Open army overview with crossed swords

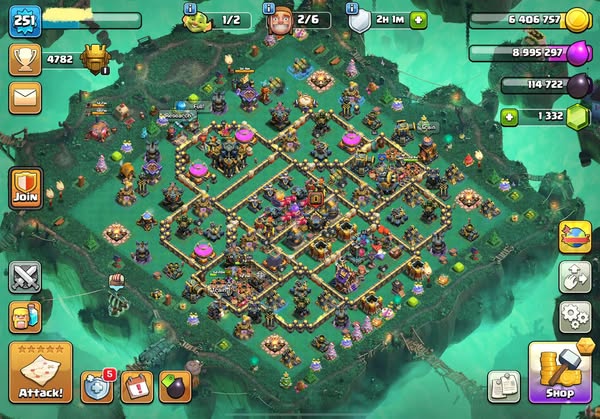pyautogui.click(x=24, y=276)
